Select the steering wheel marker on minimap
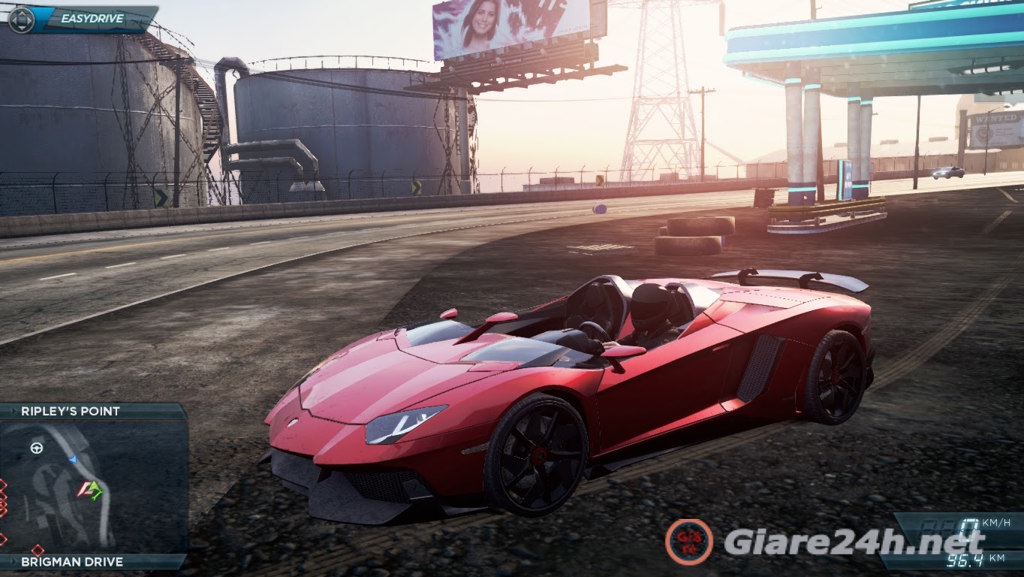Viewport: 1024px width, 577px height. [x=37, y=447]
